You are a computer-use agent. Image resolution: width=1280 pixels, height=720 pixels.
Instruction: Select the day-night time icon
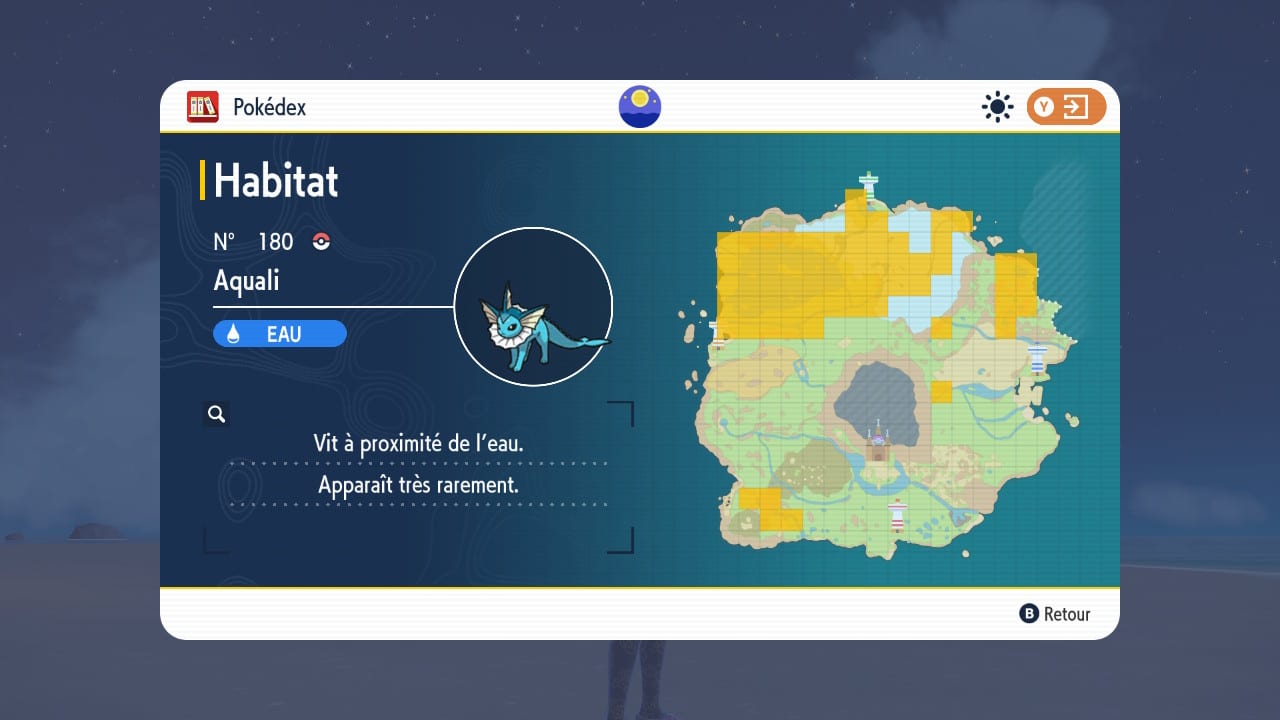[x=640, y=107]
